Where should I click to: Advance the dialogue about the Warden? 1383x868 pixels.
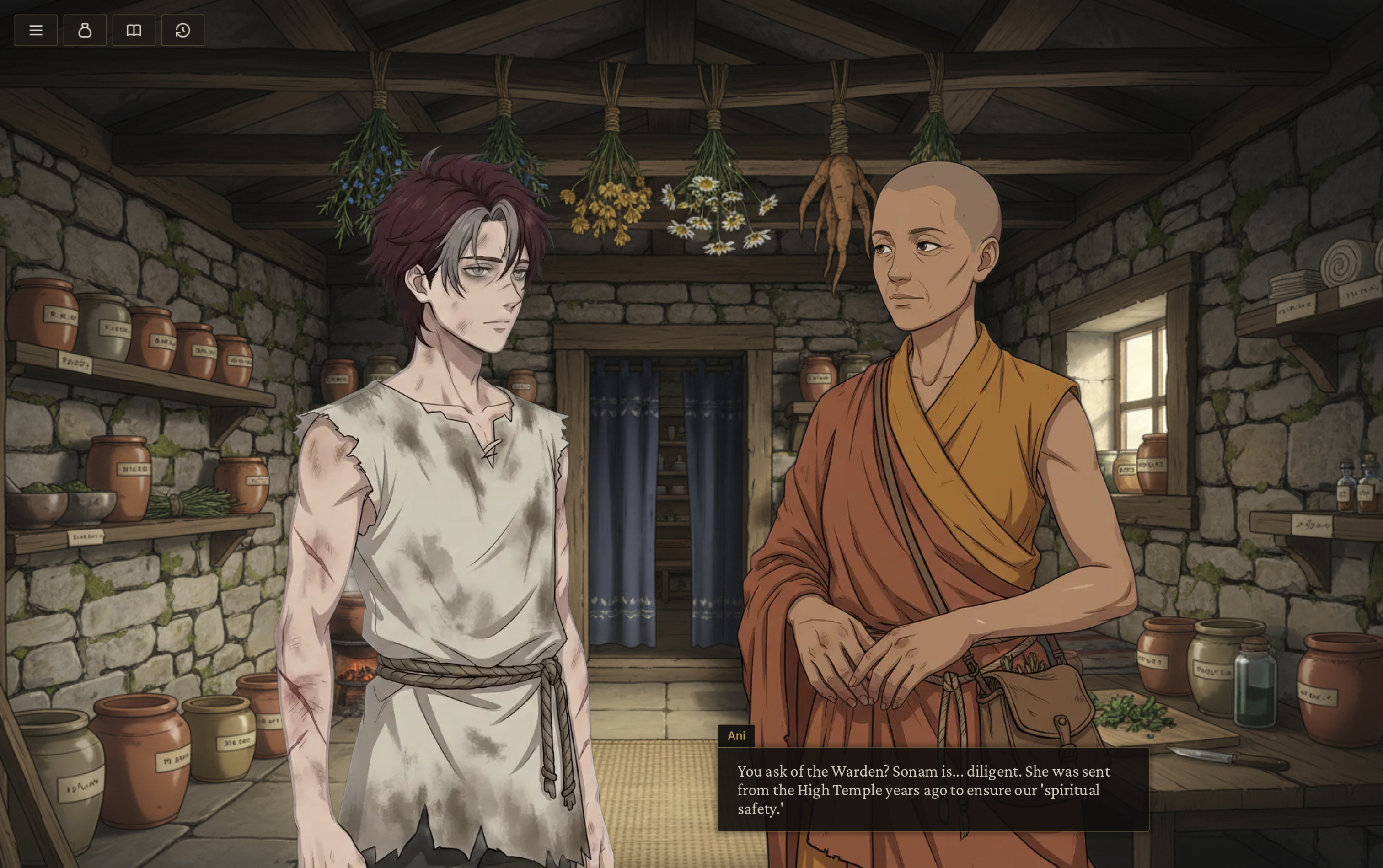coord(930,791)
